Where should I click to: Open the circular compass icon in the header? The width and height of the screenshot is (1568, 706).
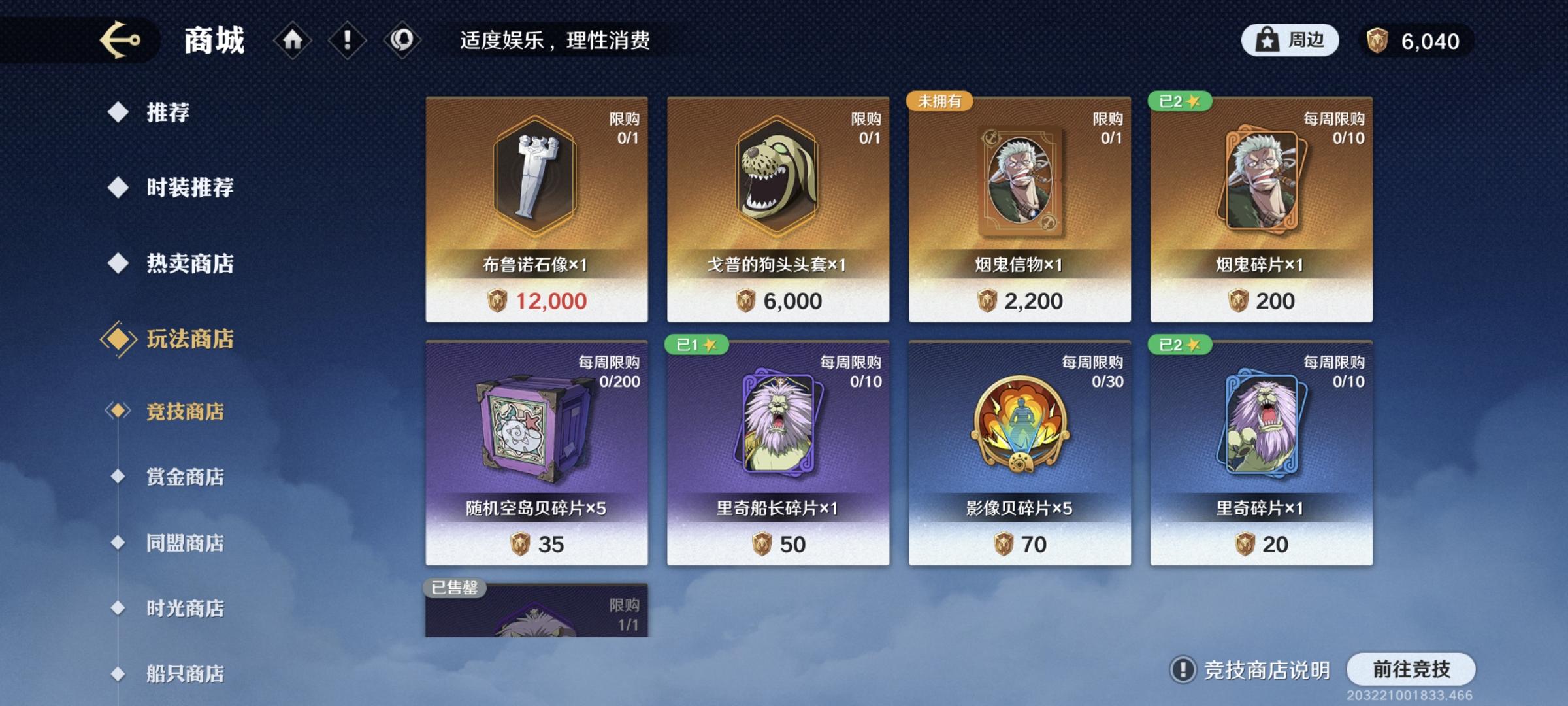400,39
